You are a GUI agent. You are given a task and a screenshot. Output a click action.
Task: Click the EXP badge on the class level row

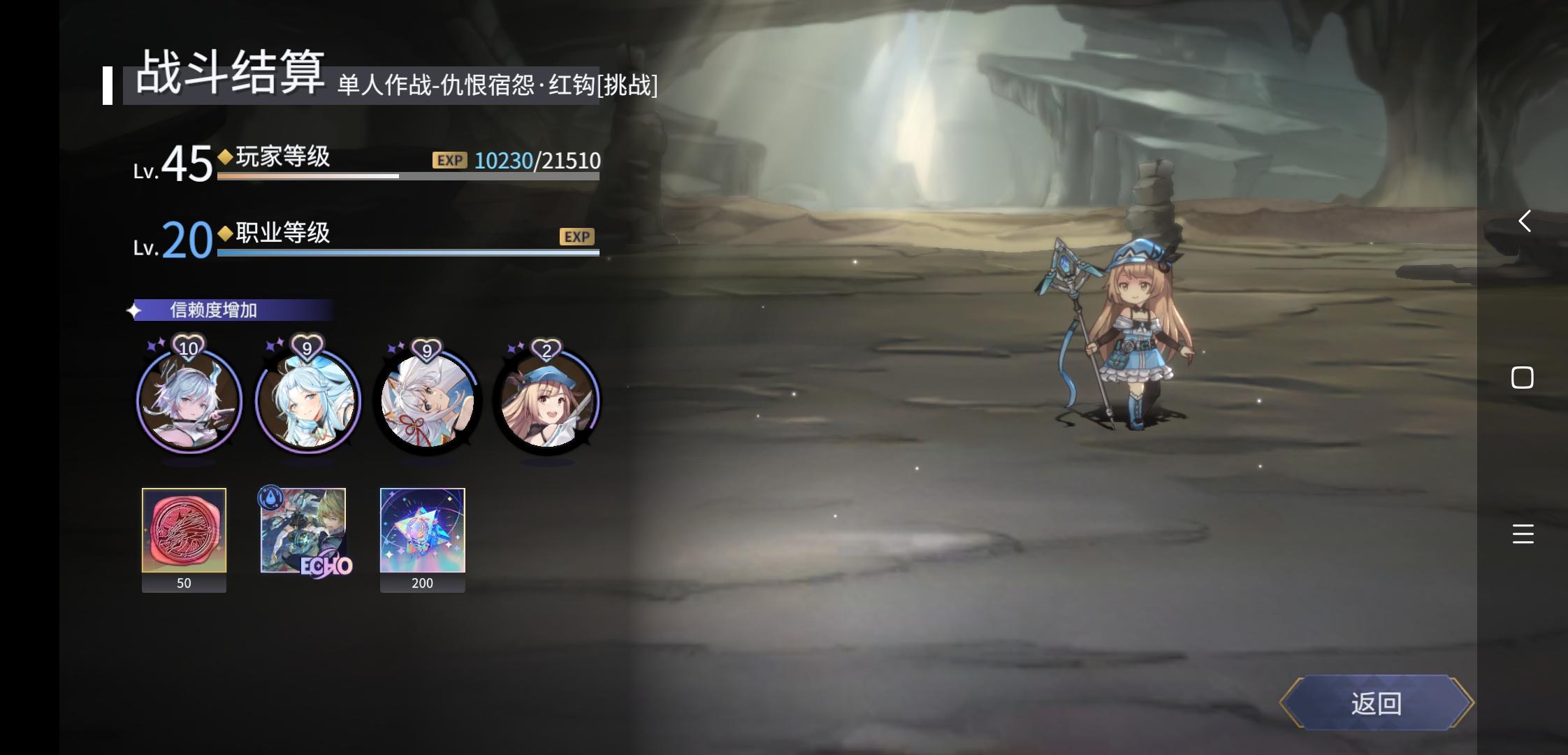tap(576, 236)
